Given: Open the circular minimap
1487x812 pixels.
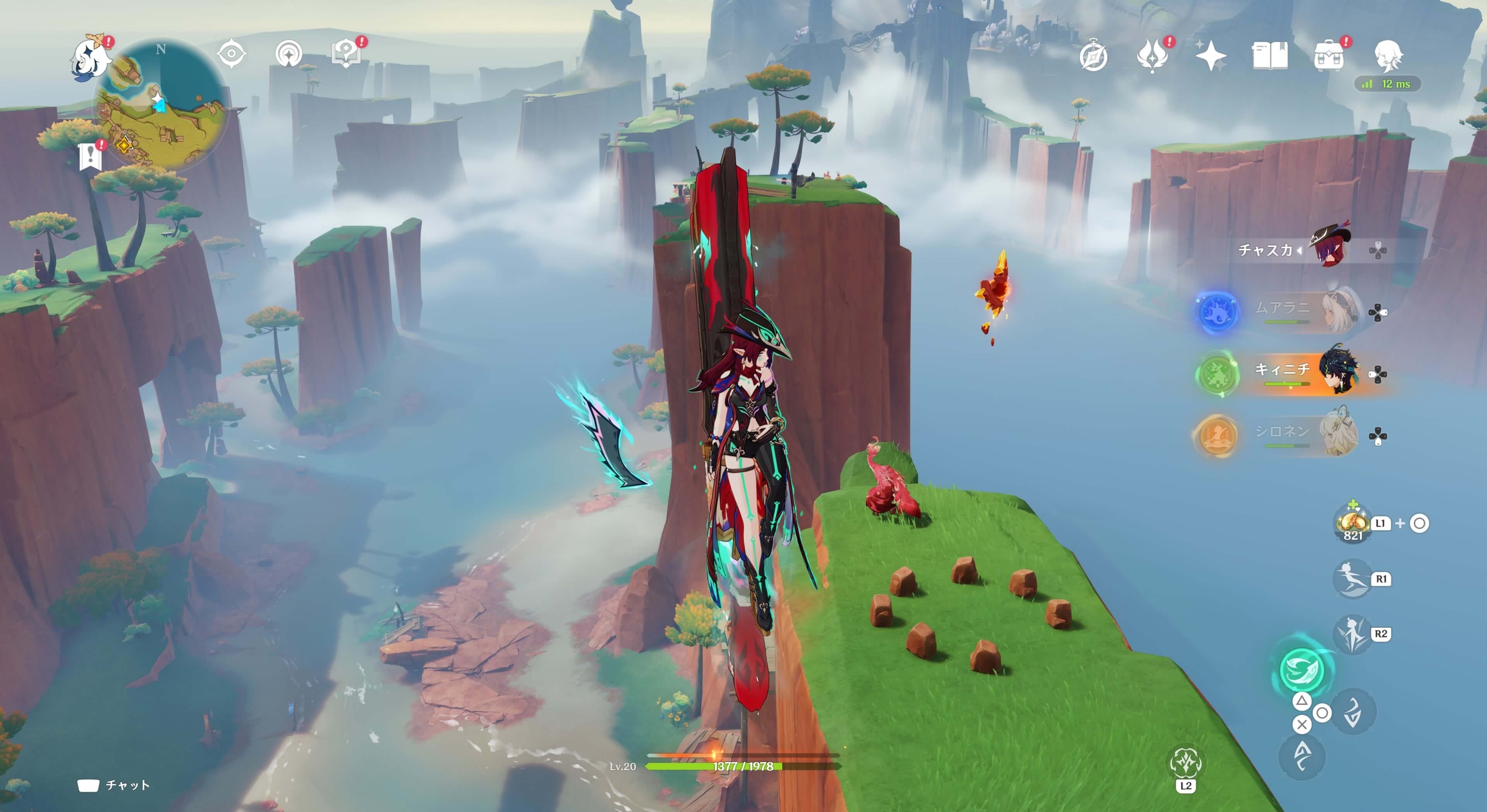Looking at the screenshot, I should [x=160, y=104].
